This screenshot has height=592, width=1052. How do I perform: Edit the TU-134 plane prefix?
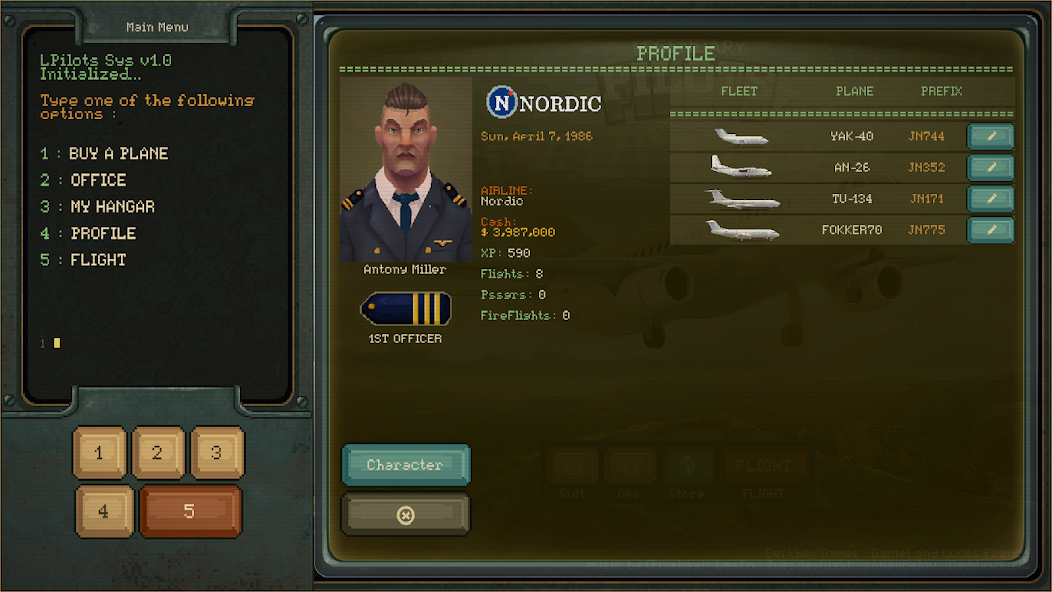pyautogui.click(x=990, y=199)
